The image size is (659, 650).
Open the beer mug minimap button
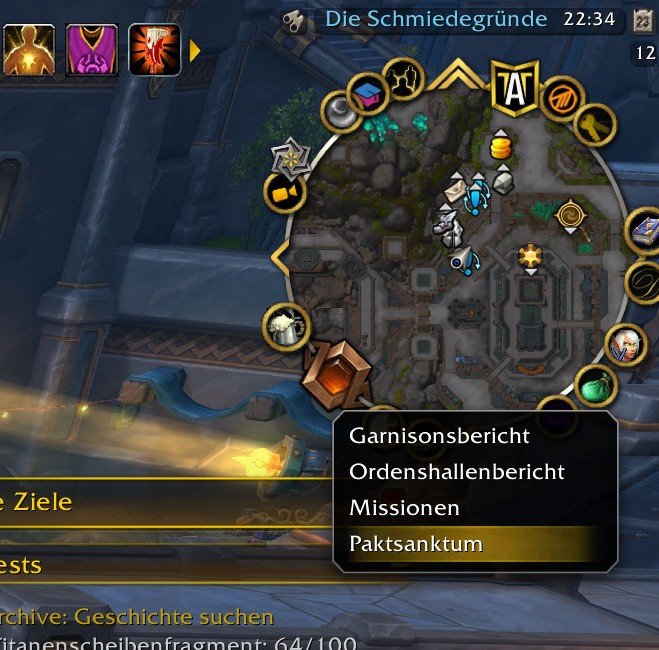pos(283,327)
